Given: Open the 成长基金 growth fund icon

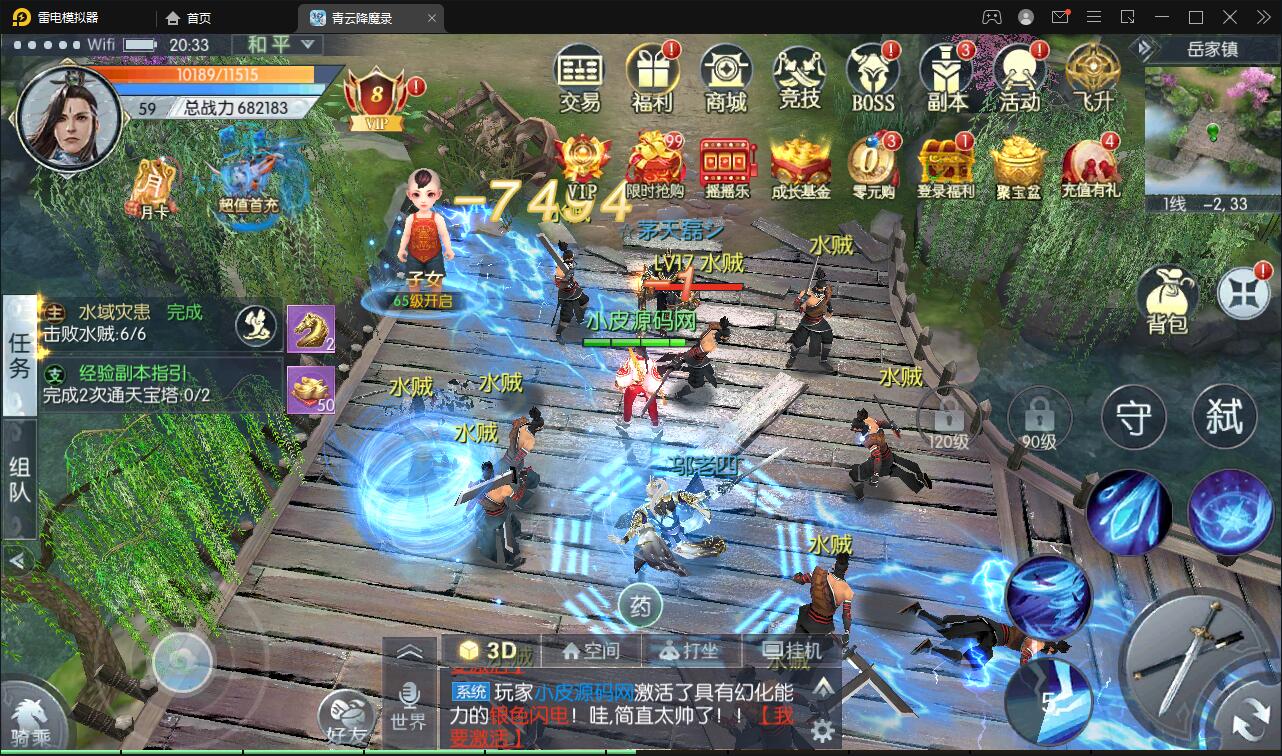Looking at the screenshot, I should 800,165.
